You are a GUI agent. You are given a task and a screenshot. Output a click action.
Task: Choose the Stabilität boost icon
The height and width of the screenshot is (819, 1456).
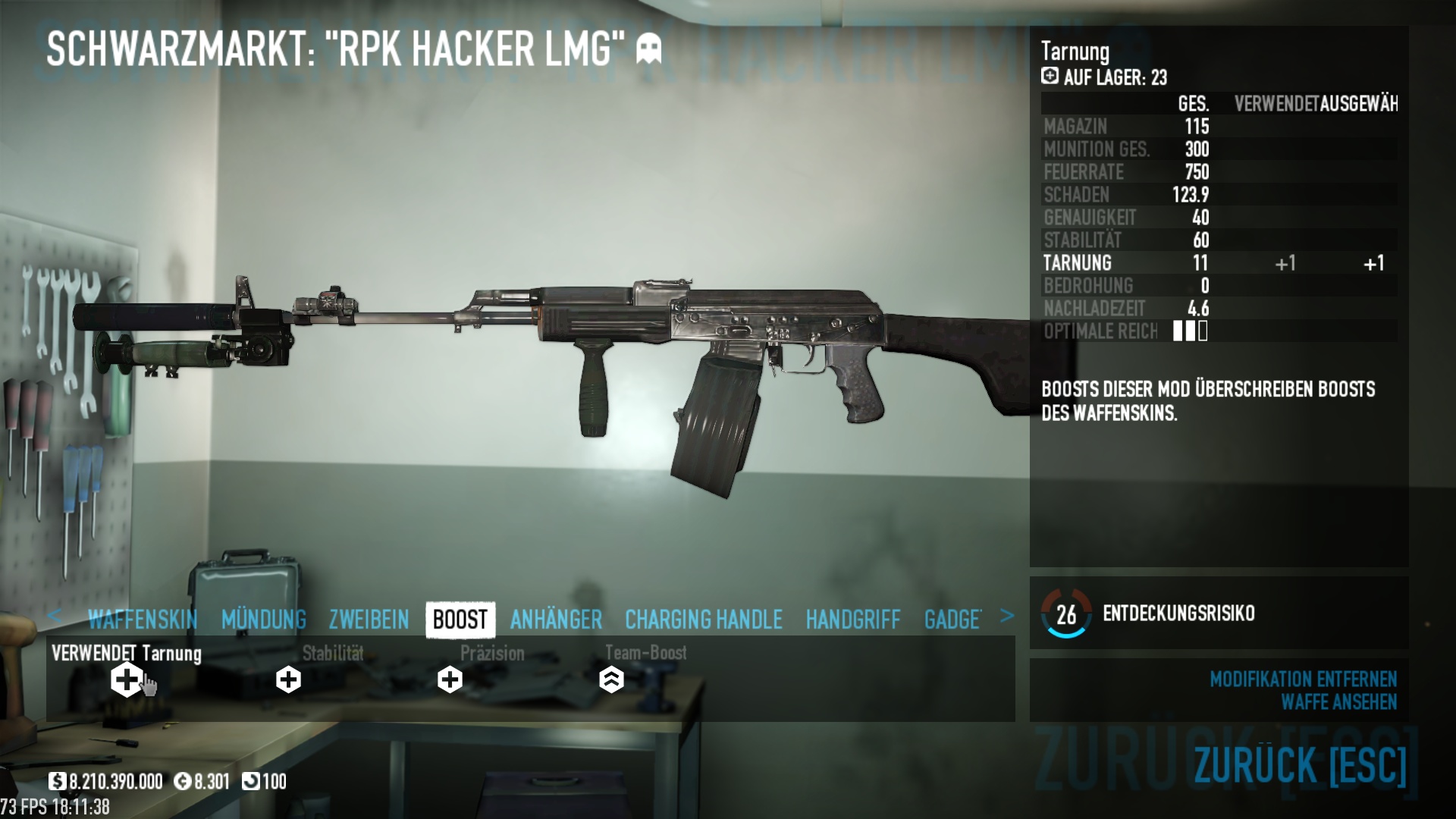(288, 679)
